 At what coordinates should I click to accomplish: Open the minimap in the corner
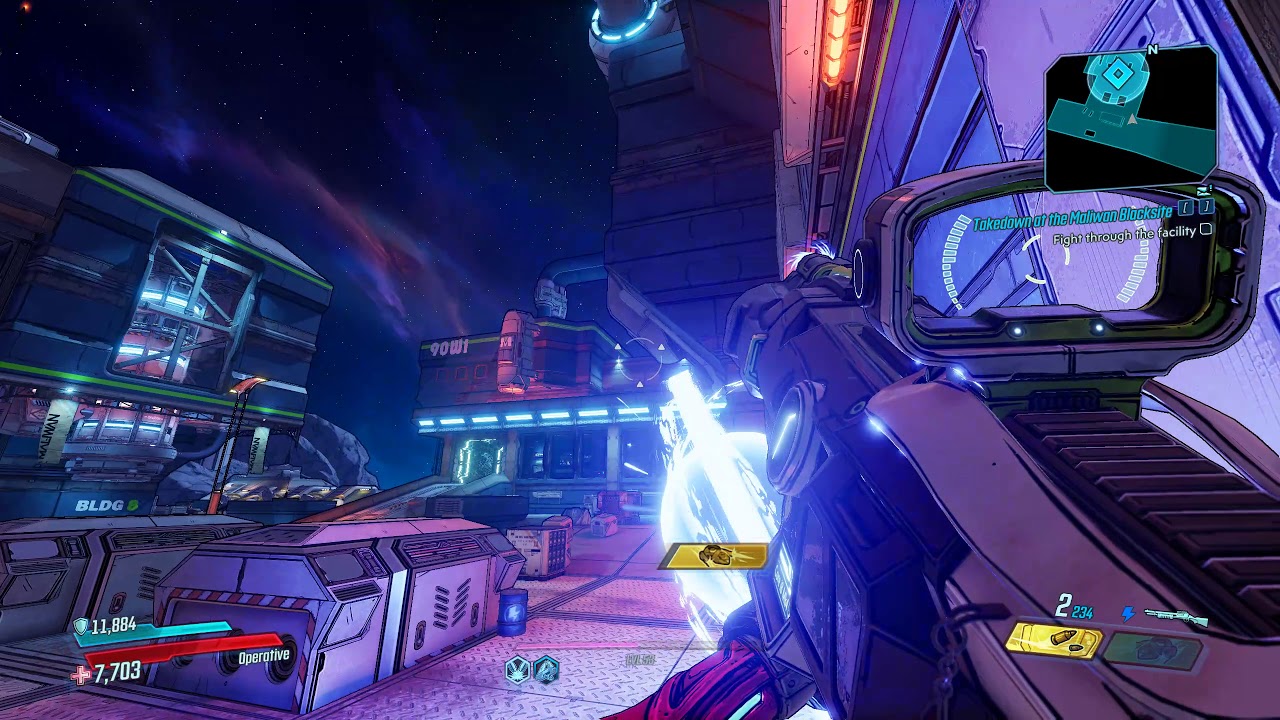click(x=1130, y=118)
